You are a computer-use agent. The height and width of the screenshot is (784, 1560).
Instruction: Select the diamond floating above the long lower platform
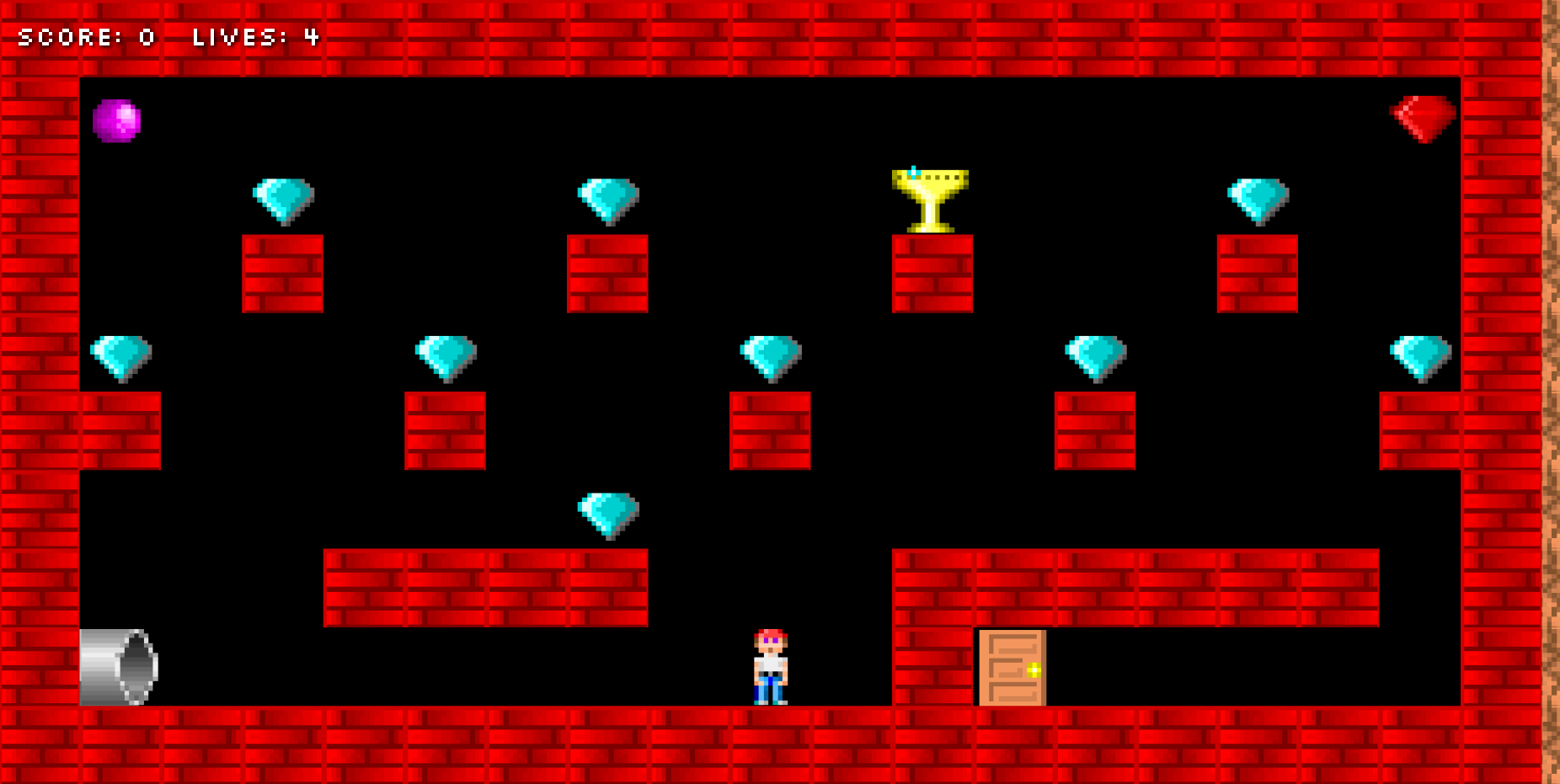(x=608, y=512)
